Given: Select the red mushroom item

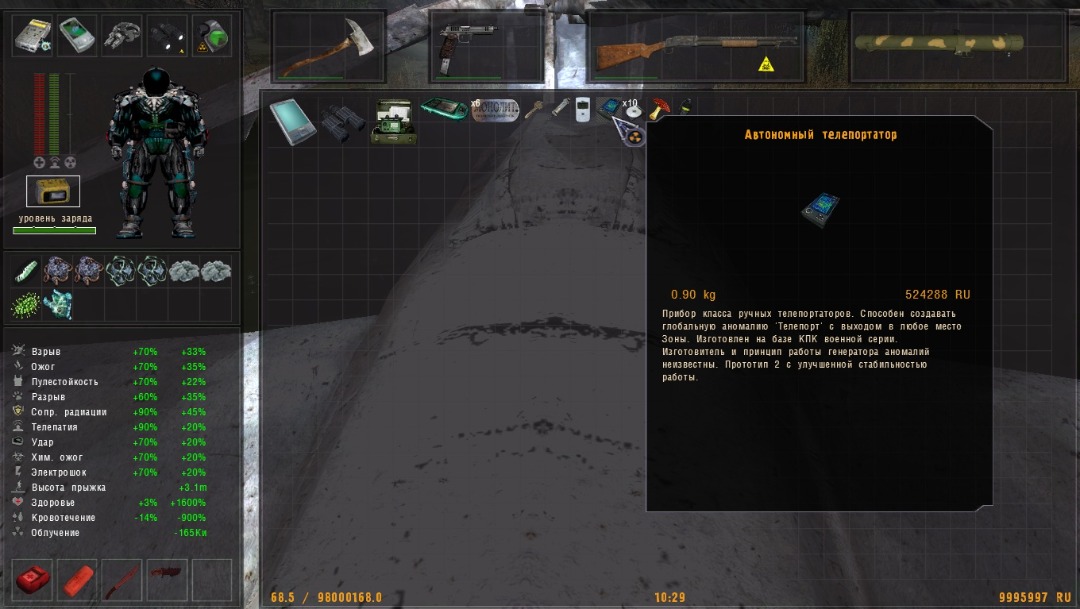Looking at the screenshot, I should [662, 106].
